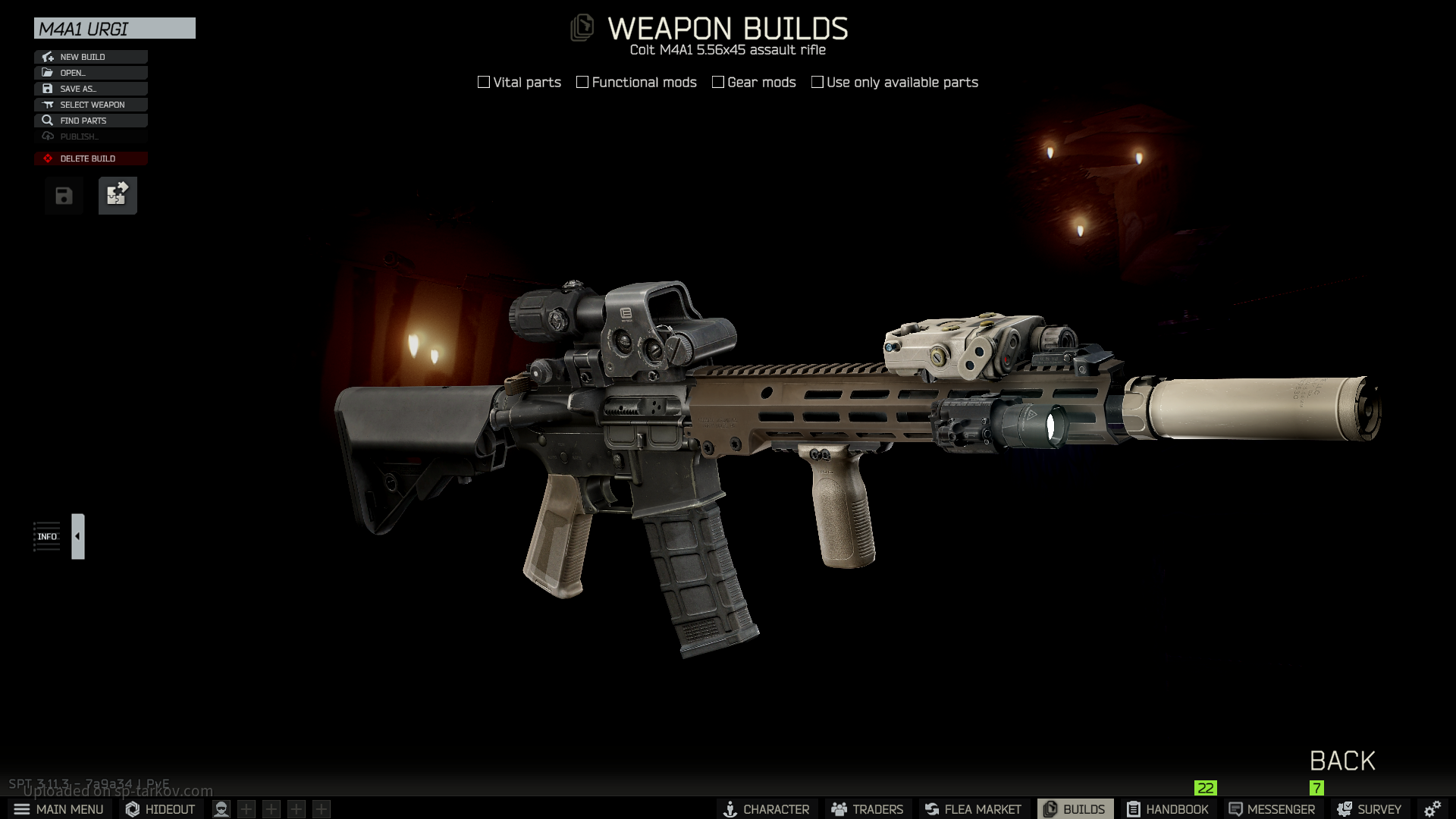Screen dimensions: 1456x819
Task: Find parts for this build
Action: tap(90, 121)
